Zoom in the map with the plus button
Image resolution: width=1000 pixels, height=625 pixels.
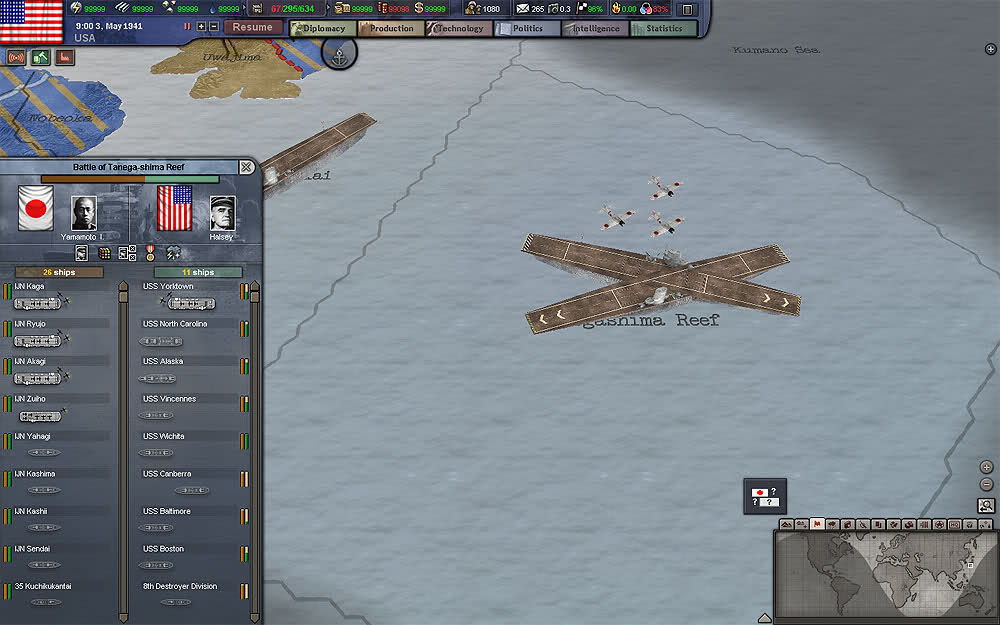tap(987, 467)
